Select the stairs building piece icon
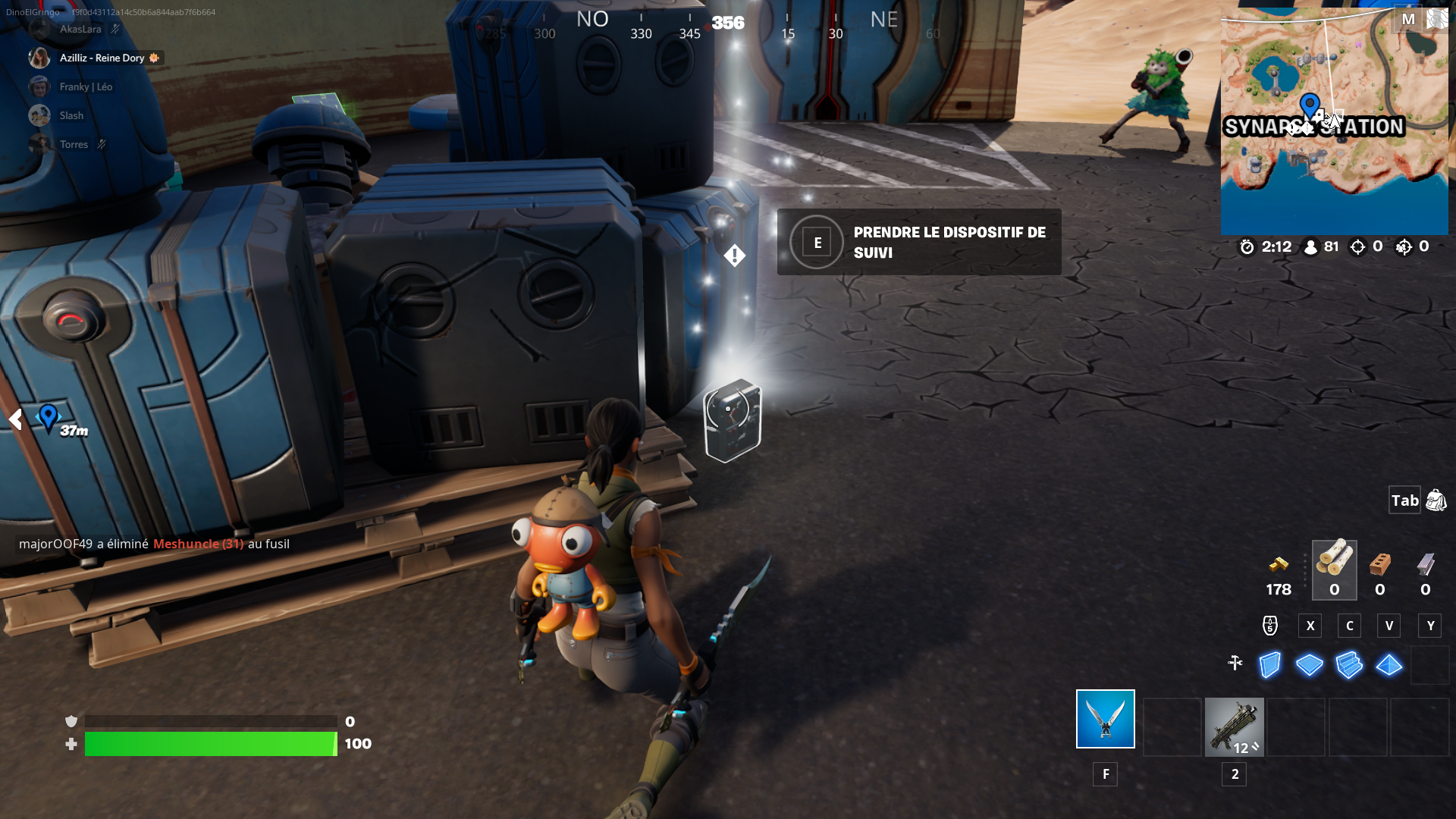 pyautogui.click(x=1349, y=665)
